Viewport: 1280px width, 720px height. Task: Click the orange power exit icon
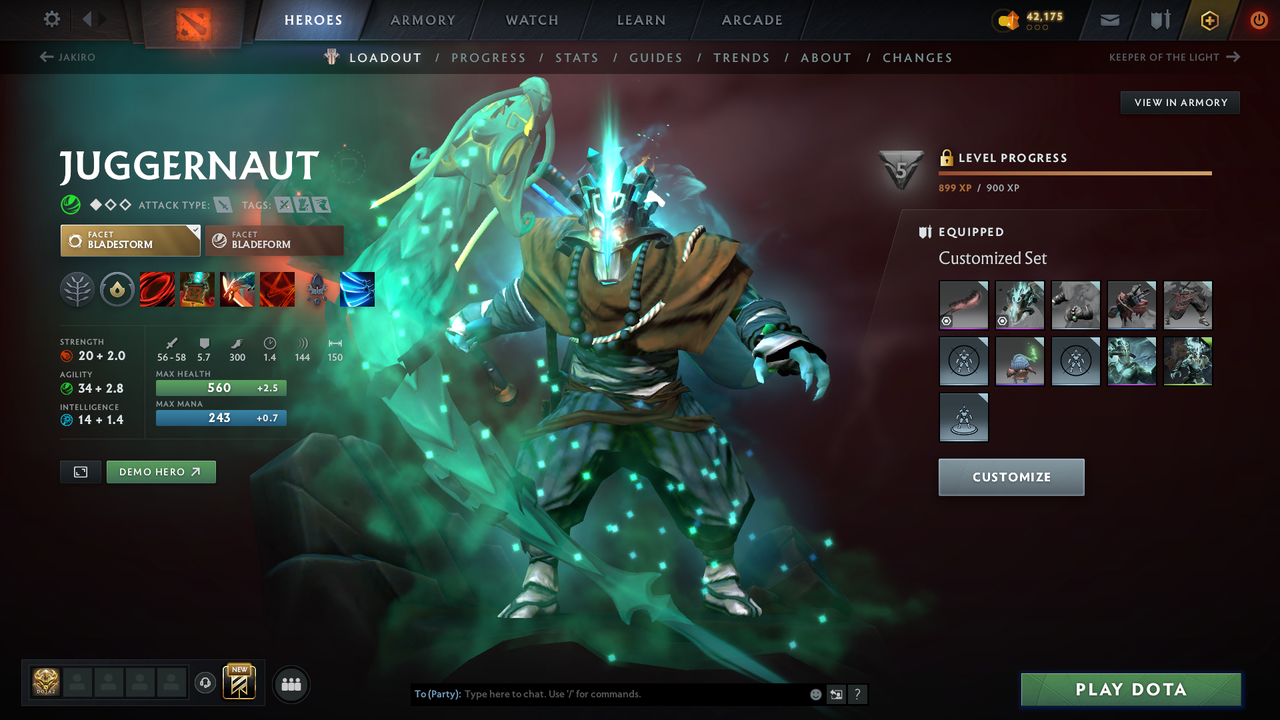(1259, 19)
